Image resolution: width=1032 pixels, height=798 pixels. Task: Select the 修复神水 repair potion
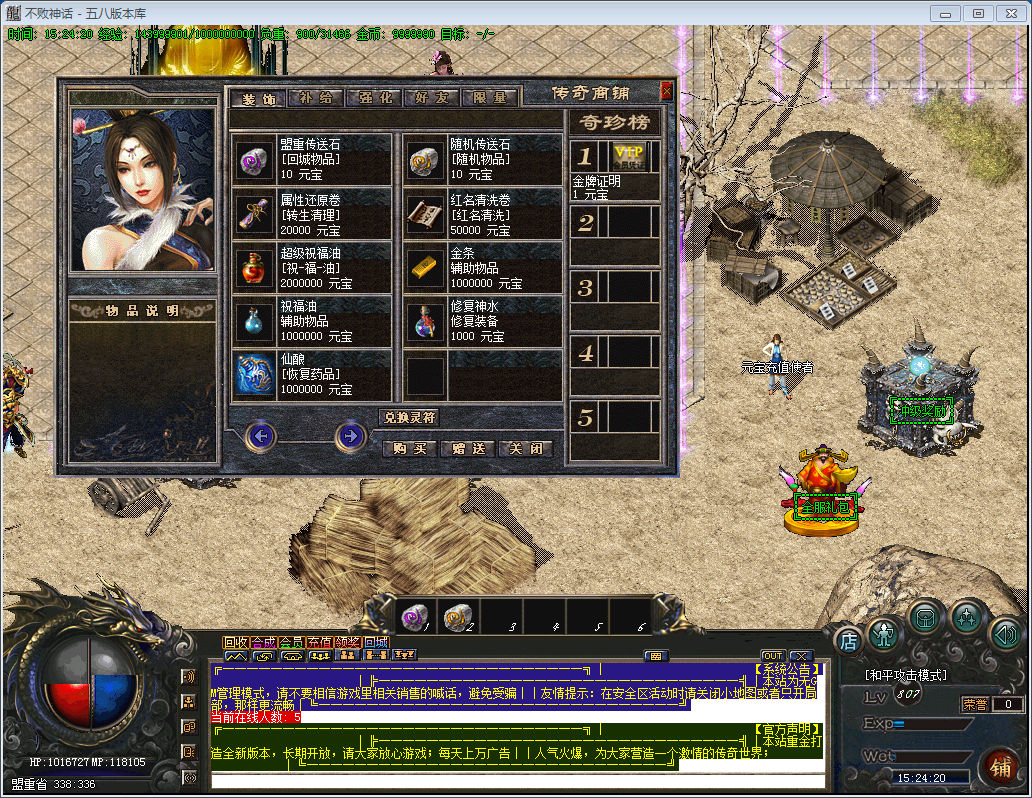coord(425,321)
